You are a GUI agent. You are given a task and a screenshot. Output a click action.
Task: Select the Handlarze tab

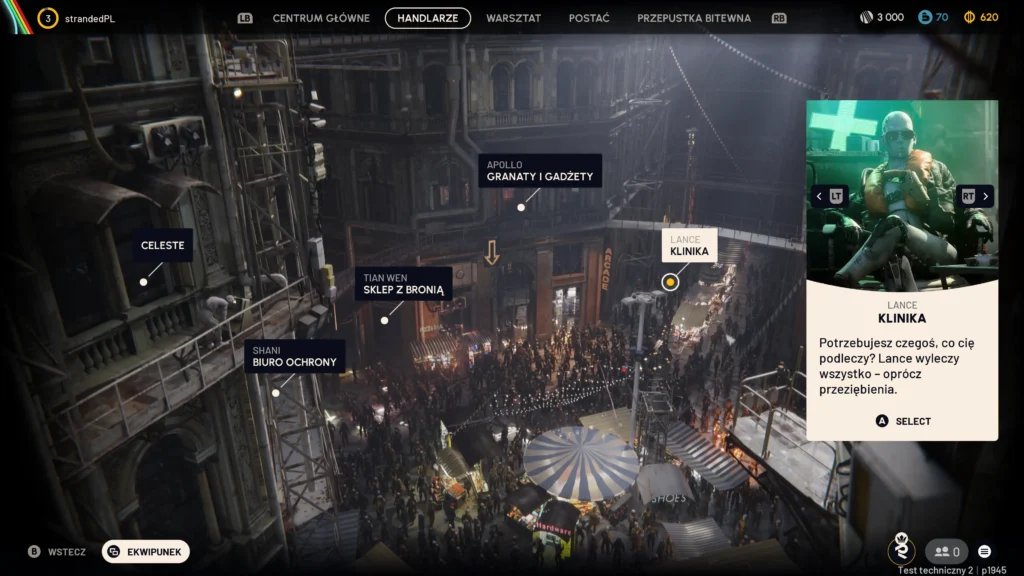point(428,18)
